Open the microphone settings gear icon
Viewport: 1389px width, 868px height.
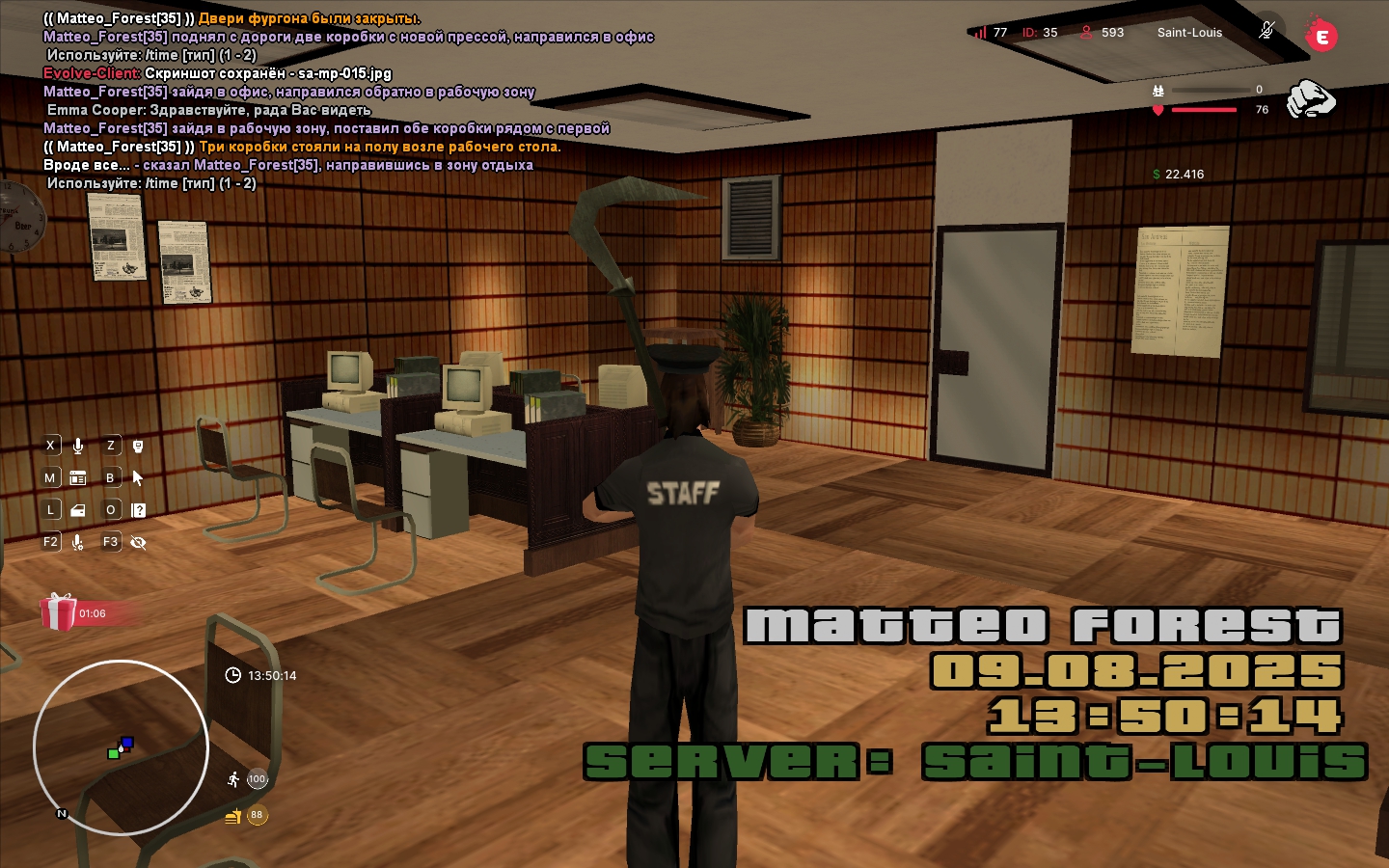click(78, 542)
